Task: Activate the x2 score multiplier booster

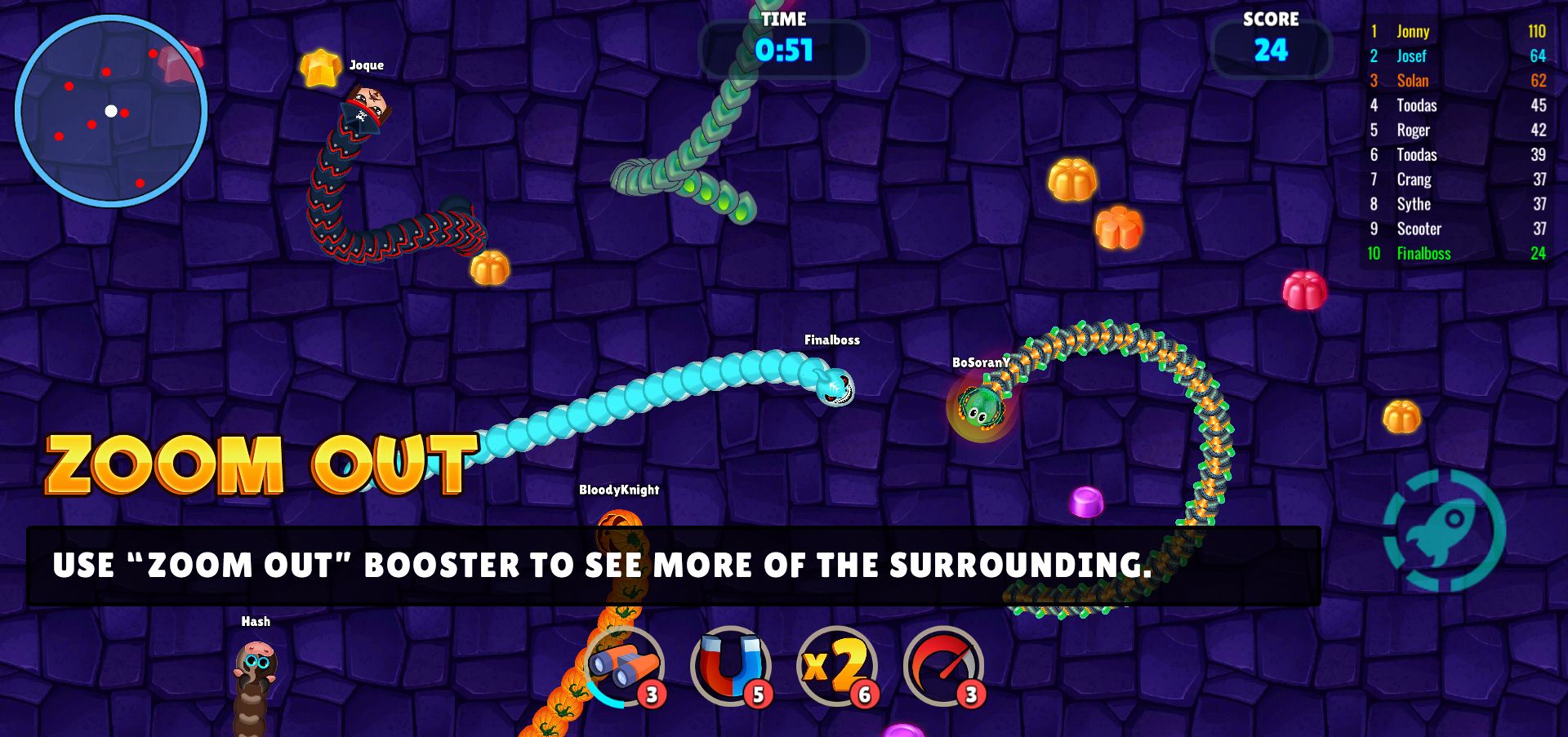Action: pyautogui.click(x=836, y=666)
